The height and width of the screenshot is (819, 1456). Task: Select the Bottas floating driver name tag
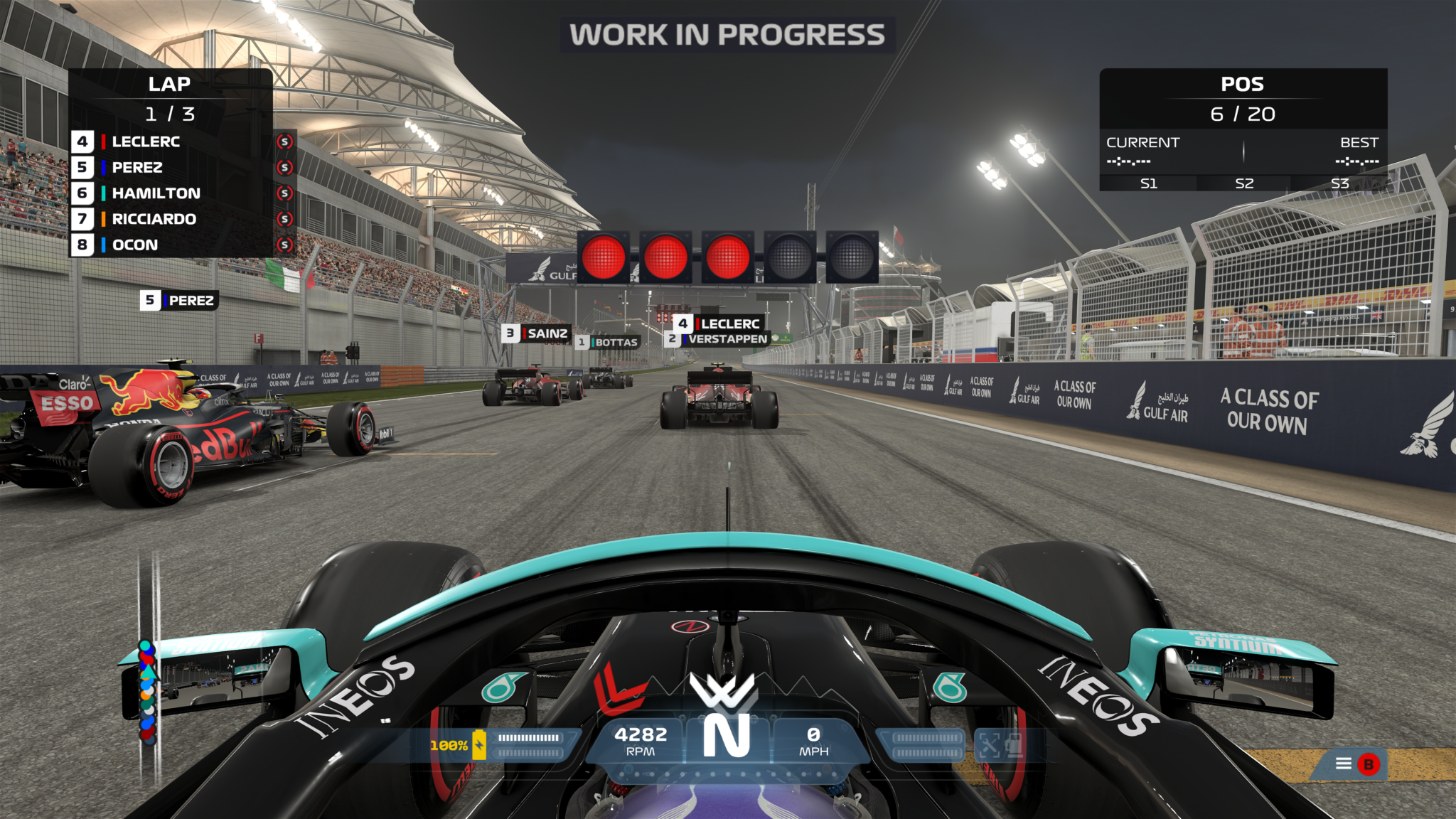pos(609,343)
